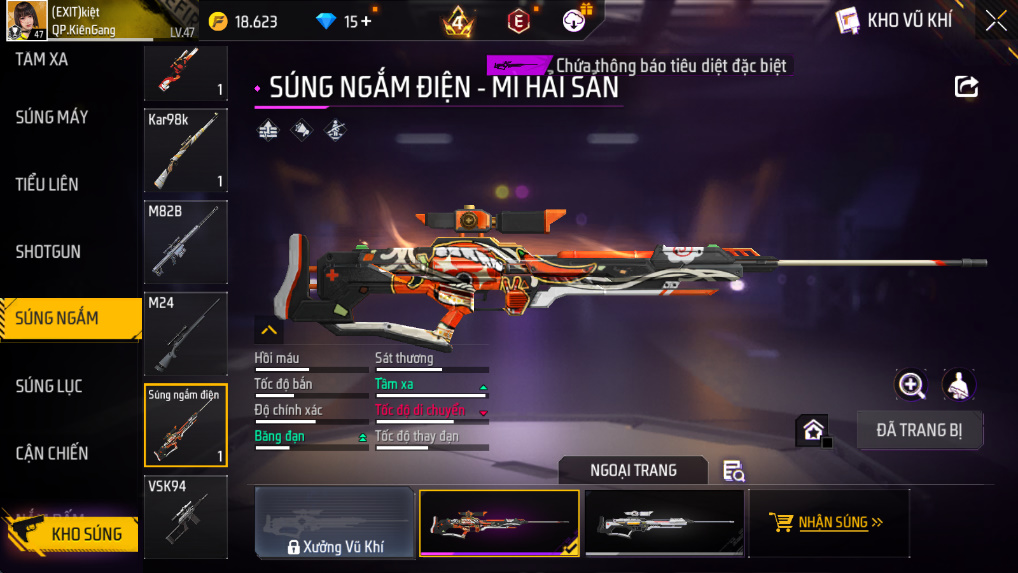This screenshot has height=573, width=1018.
Task: Open the Súng Lục category
Action: coord(49,386)
